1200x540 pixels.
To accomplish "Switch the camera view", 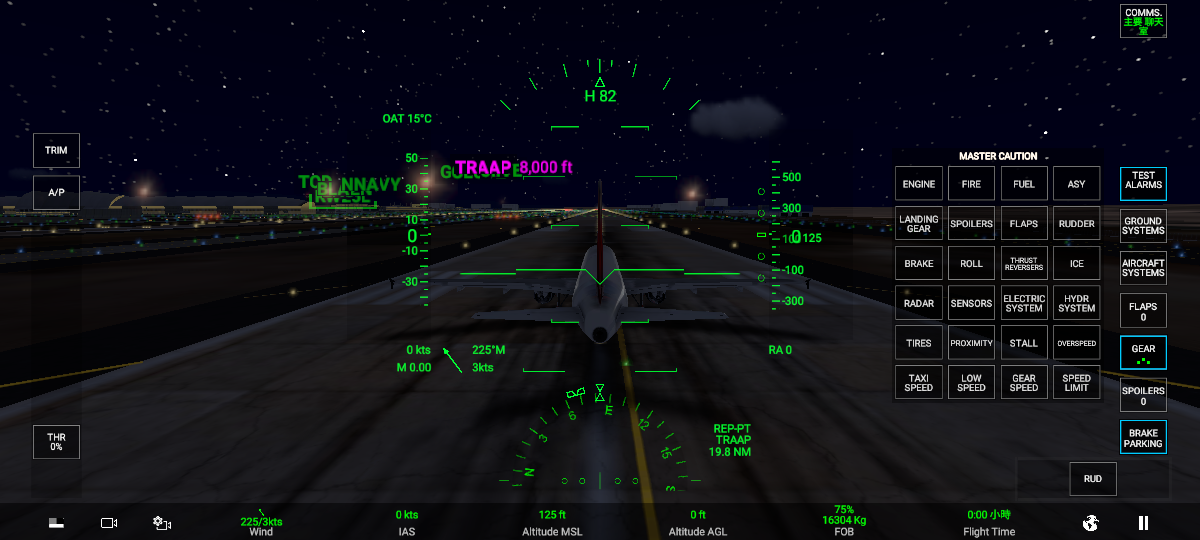I will click(109, 523).
